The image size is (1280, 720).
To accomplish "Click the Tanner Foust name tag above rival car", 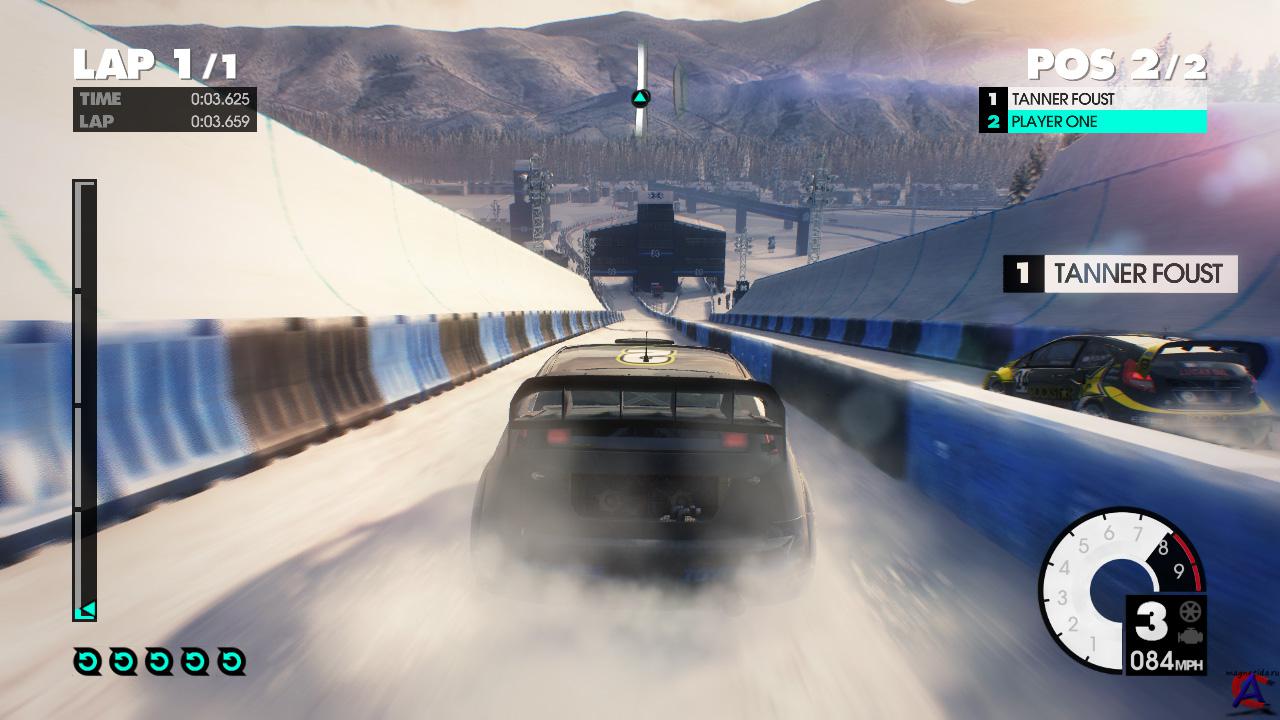I will tap(1120, 274).
